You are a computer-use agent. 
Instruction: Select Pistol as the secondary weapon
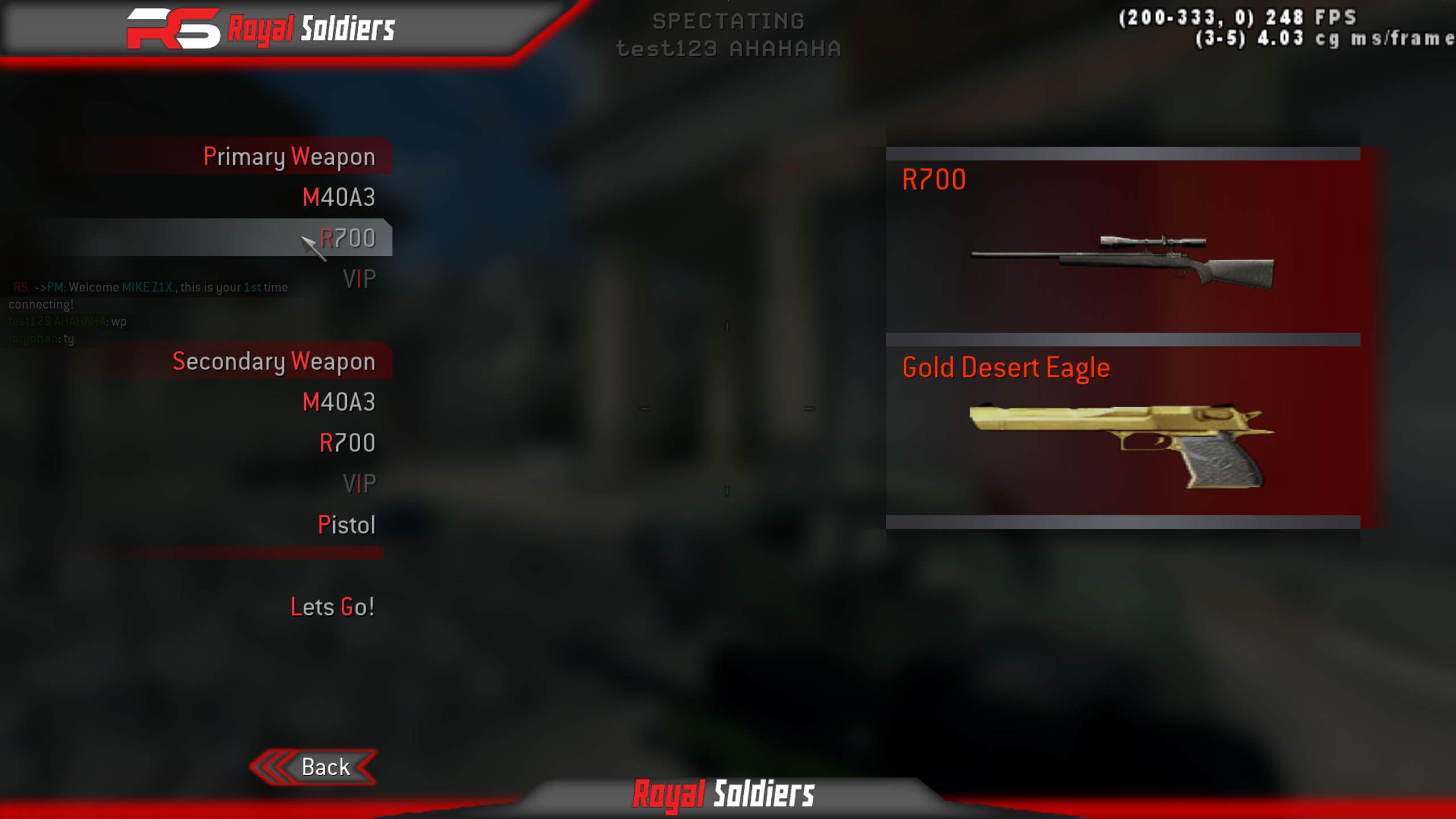[x=347, y=525]
